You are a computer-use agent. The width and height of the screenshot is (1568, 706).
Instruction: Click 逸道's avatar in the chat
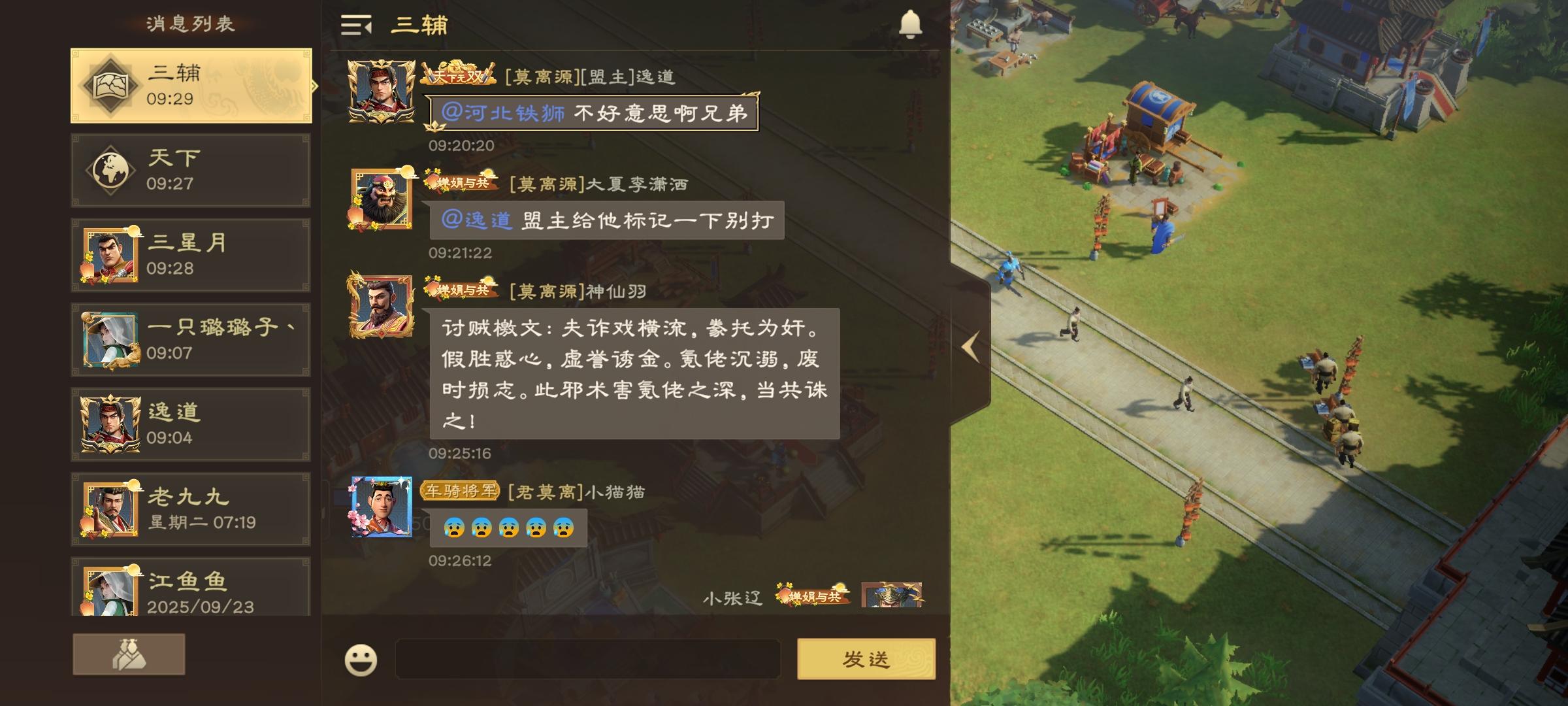point(381,90)
